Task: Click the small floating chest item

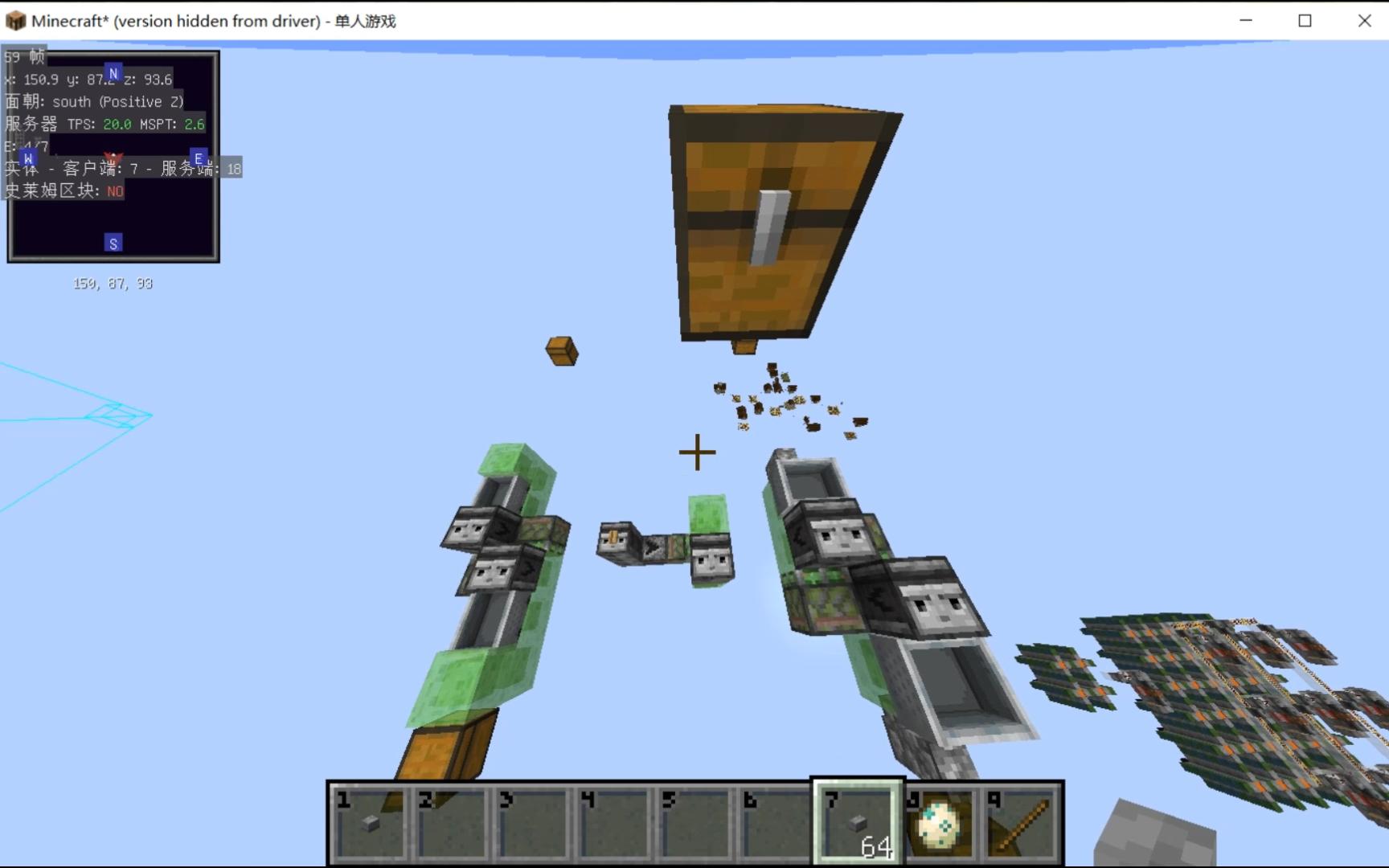Action: coord(561,352)
